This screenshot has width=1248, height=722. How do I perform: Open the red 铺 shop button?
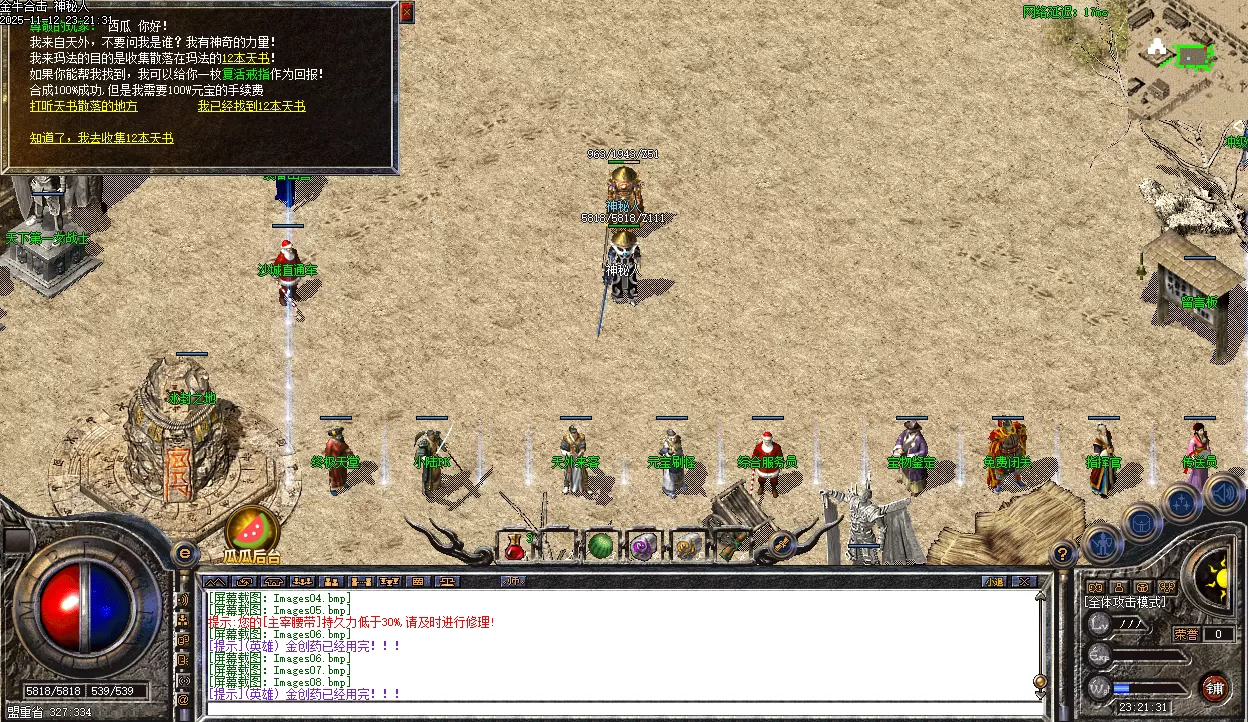point(1214,688)
